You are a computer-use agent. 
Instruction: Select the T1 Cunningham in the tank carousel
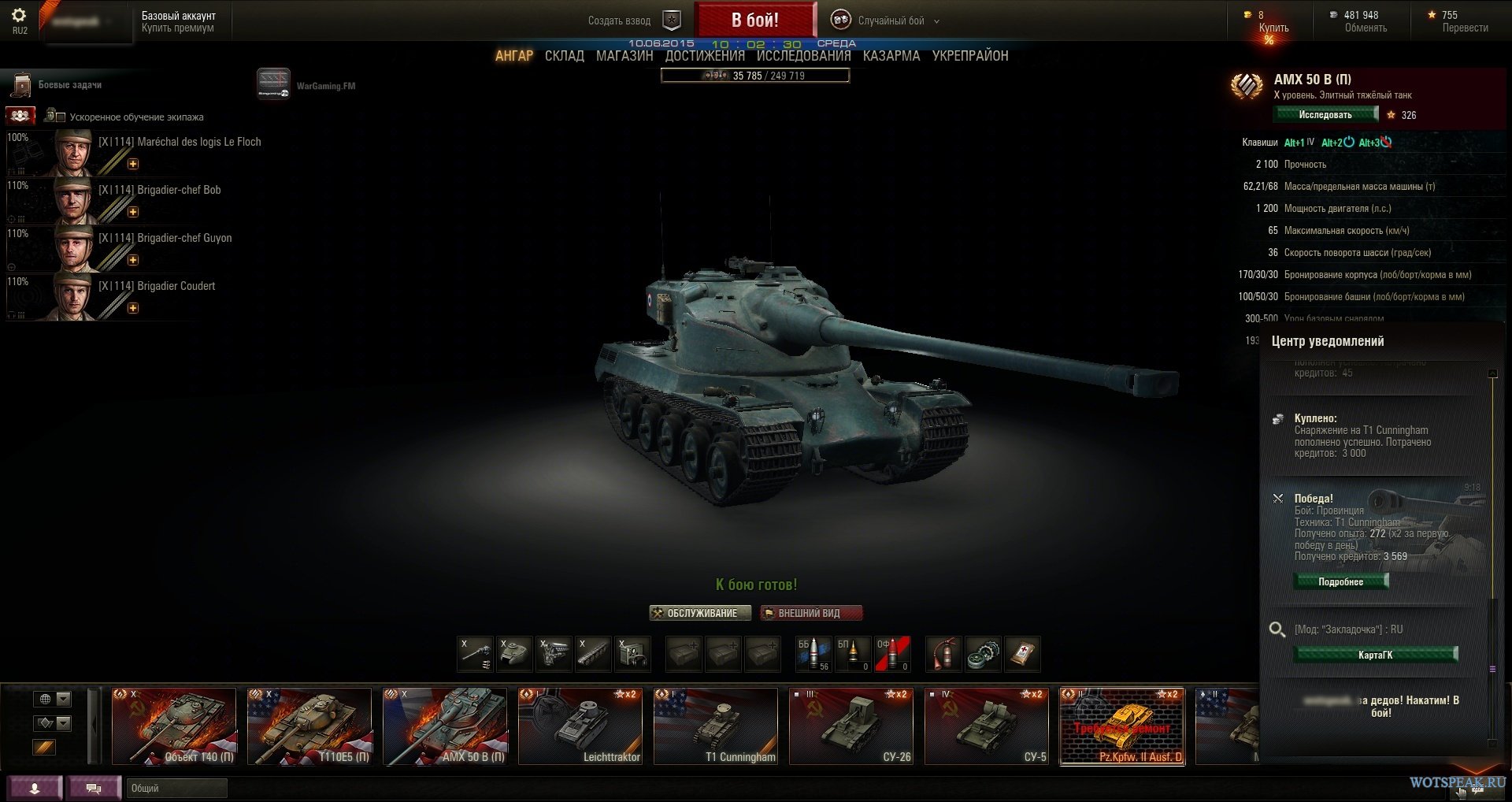click(715, 726)
